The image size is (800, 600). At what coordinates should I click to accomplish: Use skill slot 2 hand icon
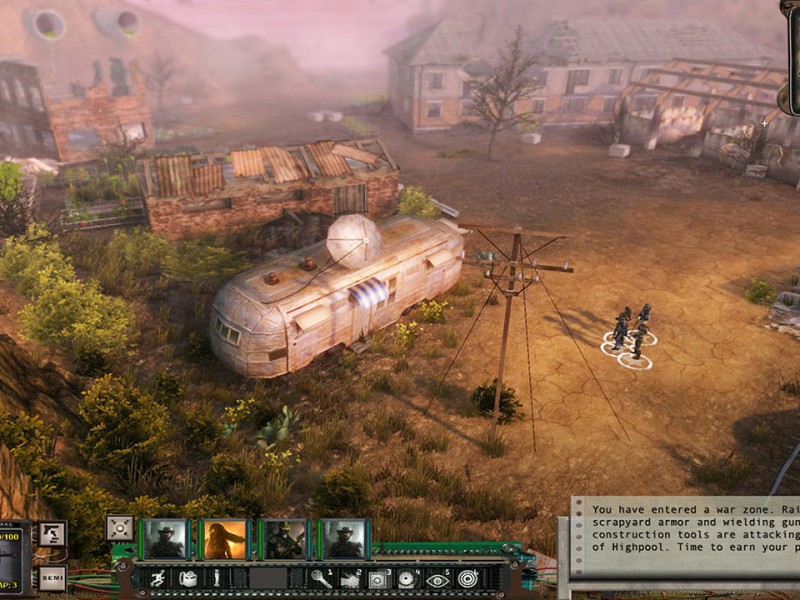(350, 578)
